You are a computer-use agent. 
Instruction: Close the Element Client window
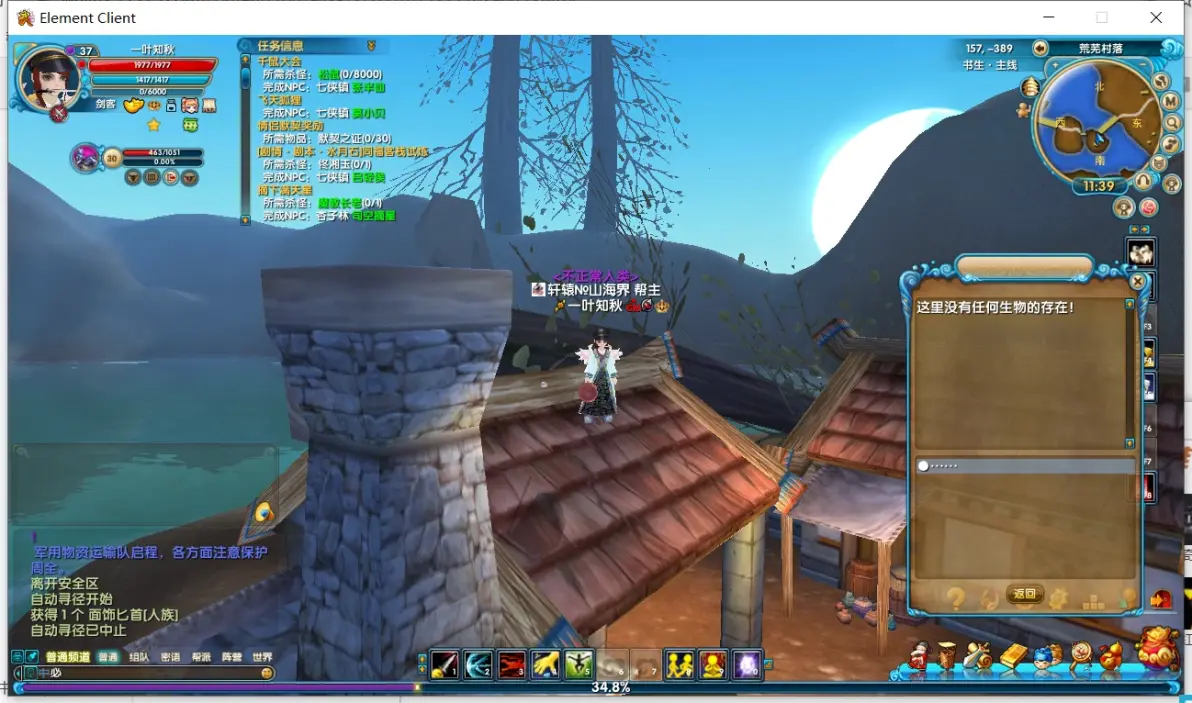tap(1156, 18)
